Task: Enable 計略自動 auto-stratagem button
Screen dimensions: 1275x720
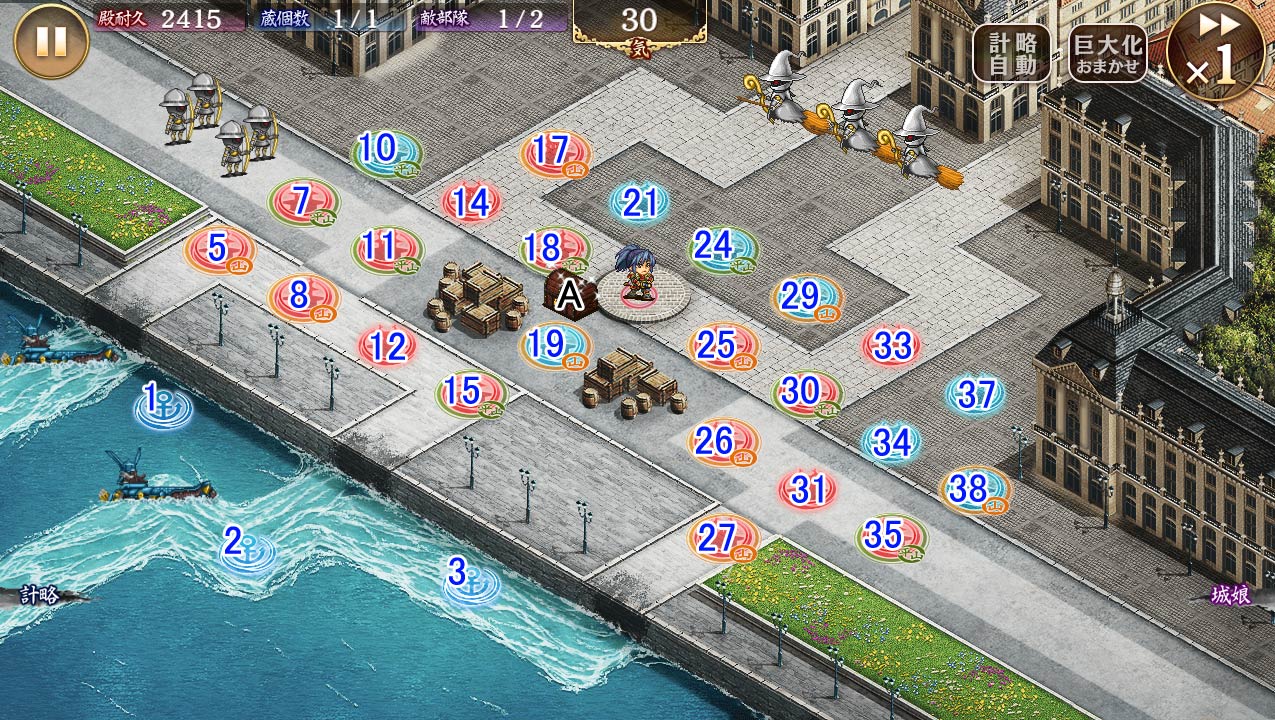Action: pyautogui.click(x=1011, y=53)
